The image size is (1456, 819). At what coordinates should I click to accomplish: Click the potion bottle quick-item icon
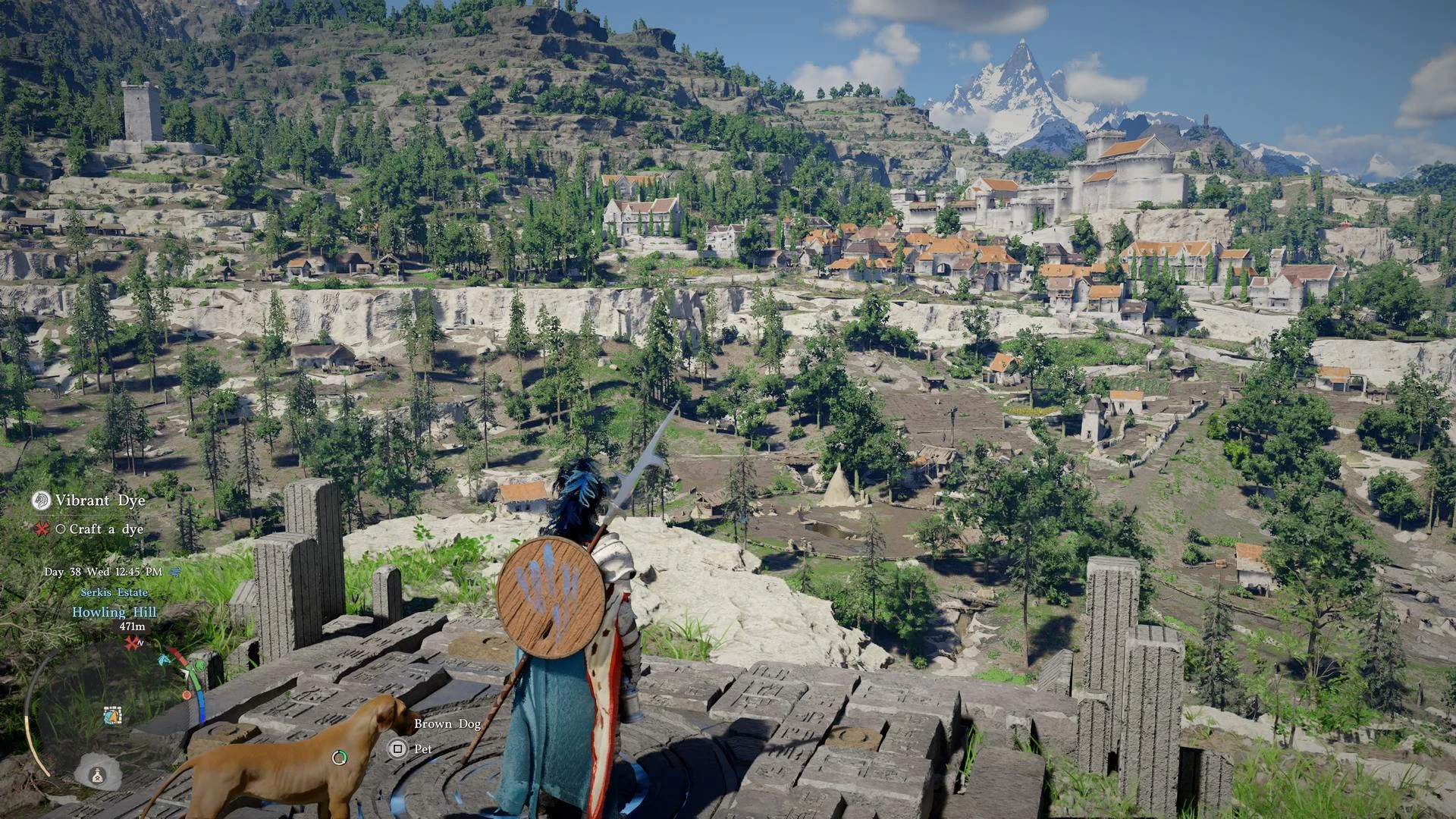pyautogui.click(x=97, y=774)
